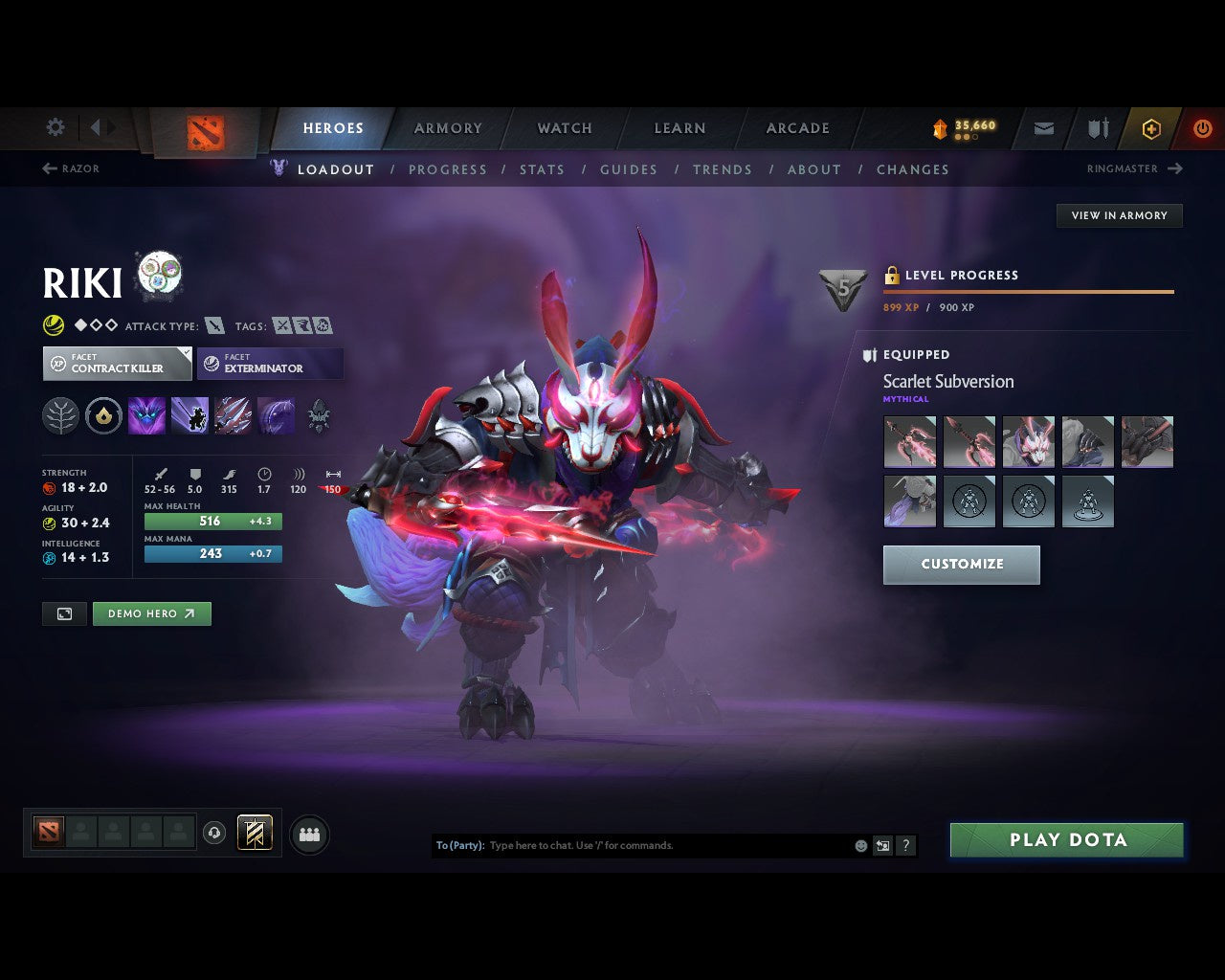Select Riki's talent tree icon
The height and width of the screenshot is (980, 1225).
(x=60, y=414)
